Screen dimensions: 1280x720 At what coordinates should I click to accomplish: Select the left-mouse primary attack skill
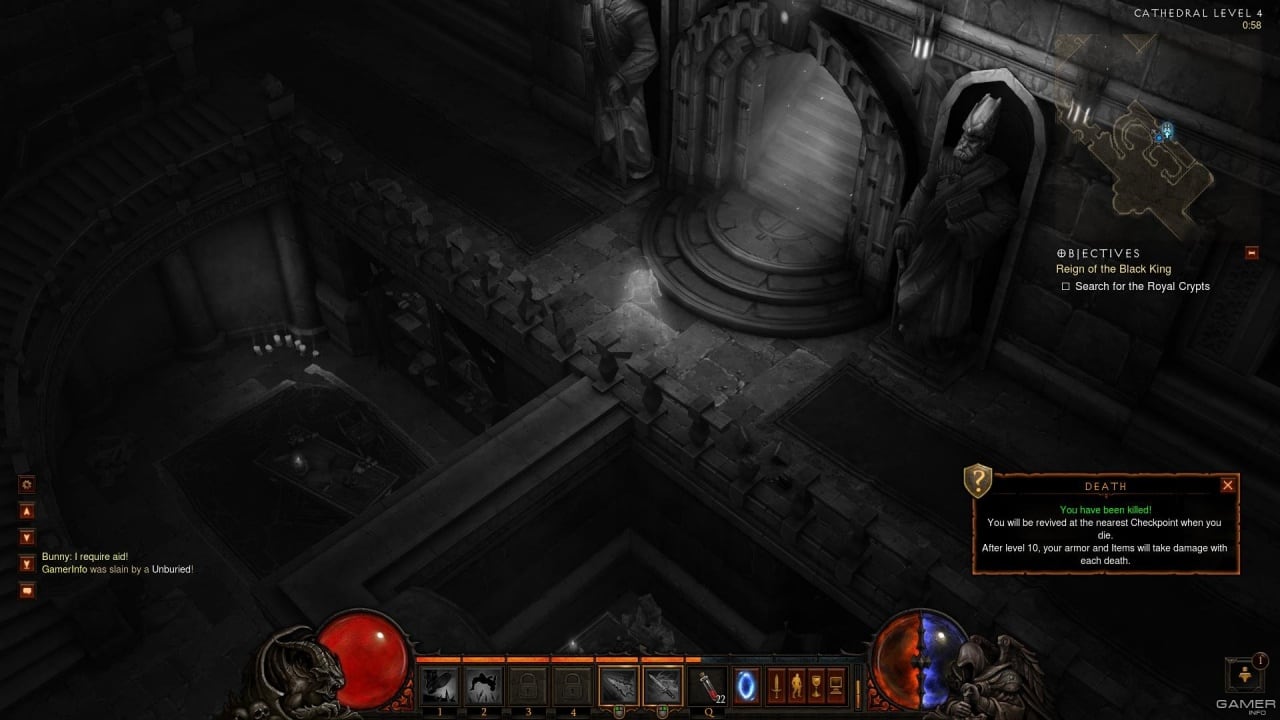(618, 686)
